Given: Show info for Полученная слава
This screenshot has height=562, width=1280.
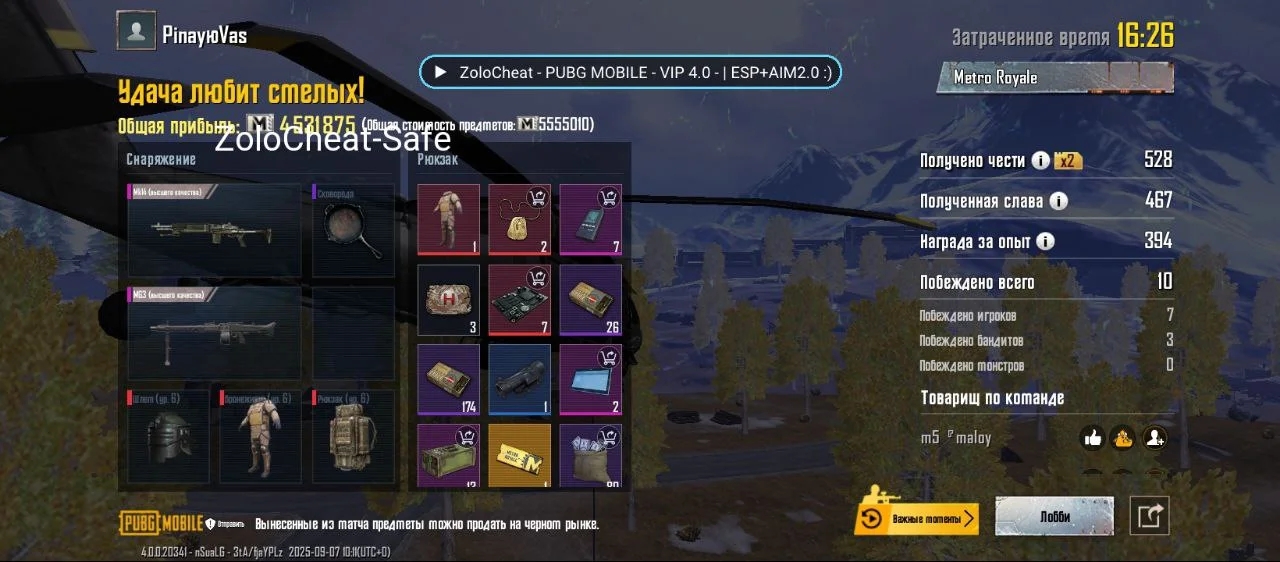Looking at the screenshot, I should (1058, 201).
